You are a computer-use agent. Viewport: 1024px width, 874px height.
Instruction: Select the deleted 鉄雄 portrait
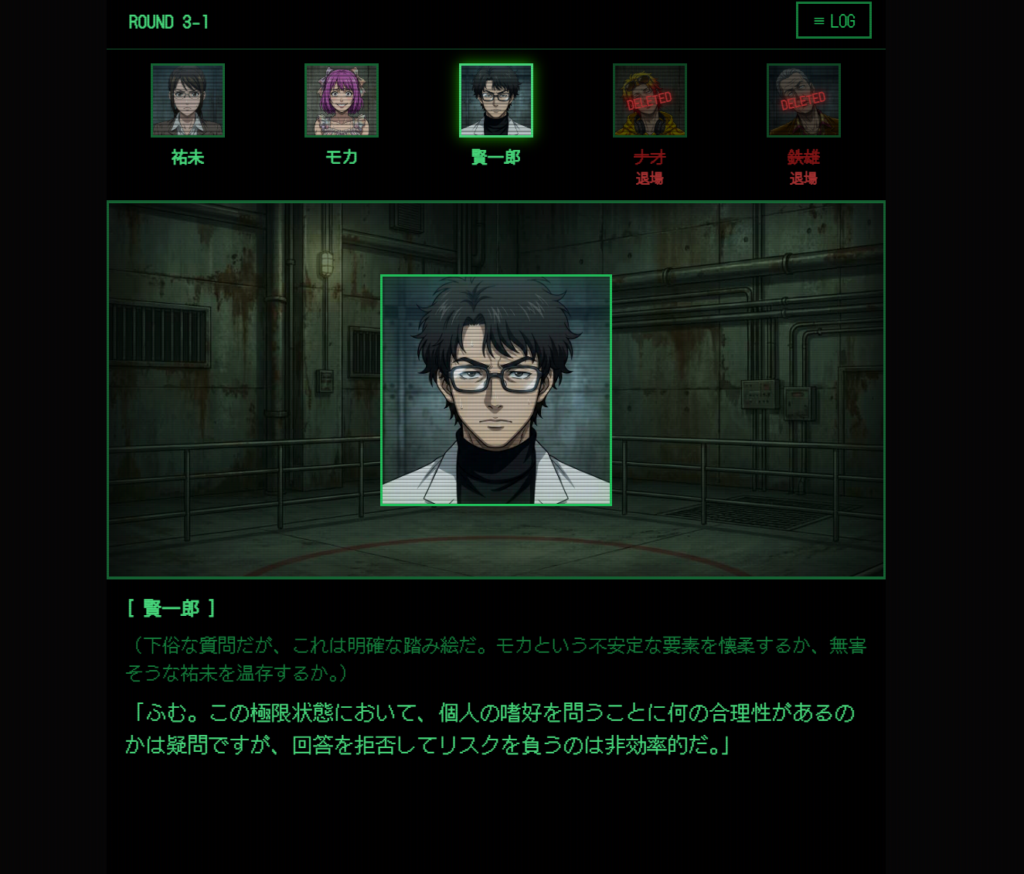pyautogui.click(x=803, y=100)
